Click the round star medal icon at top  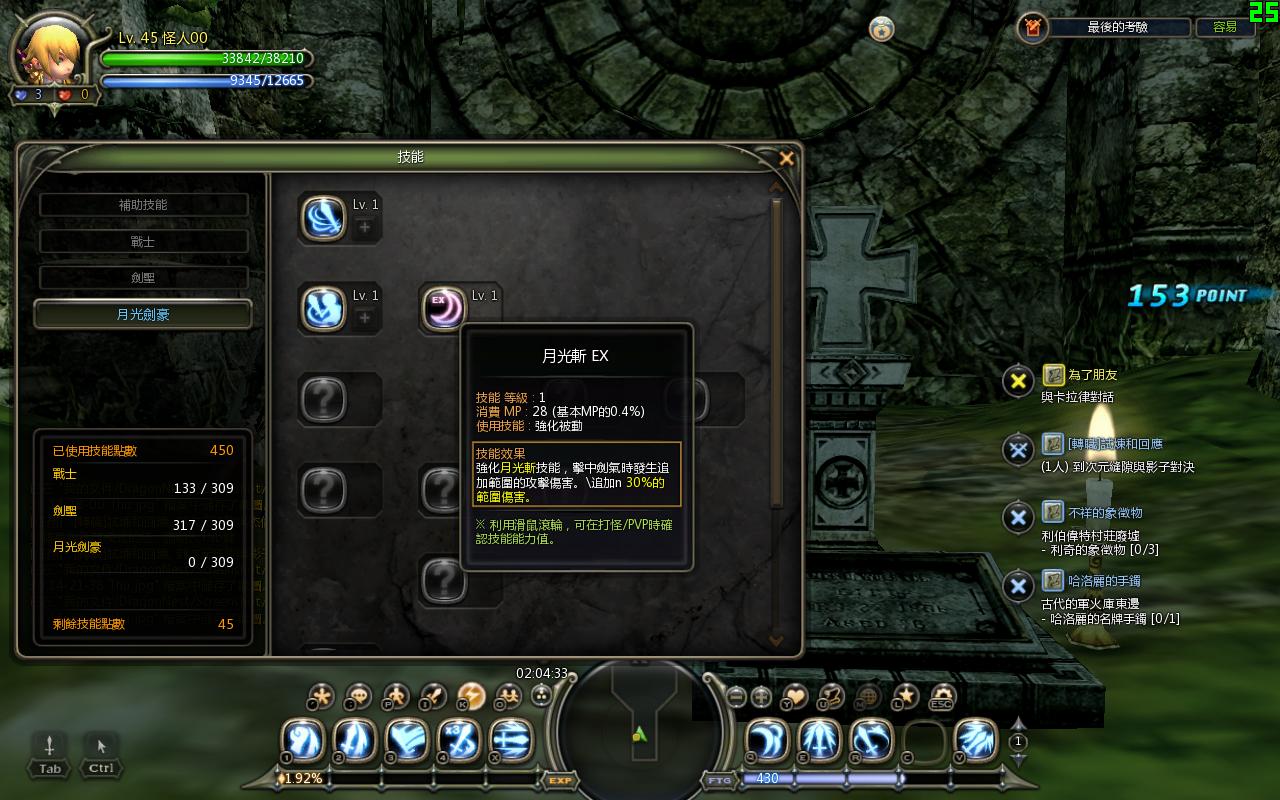click(x=881, y=28)
